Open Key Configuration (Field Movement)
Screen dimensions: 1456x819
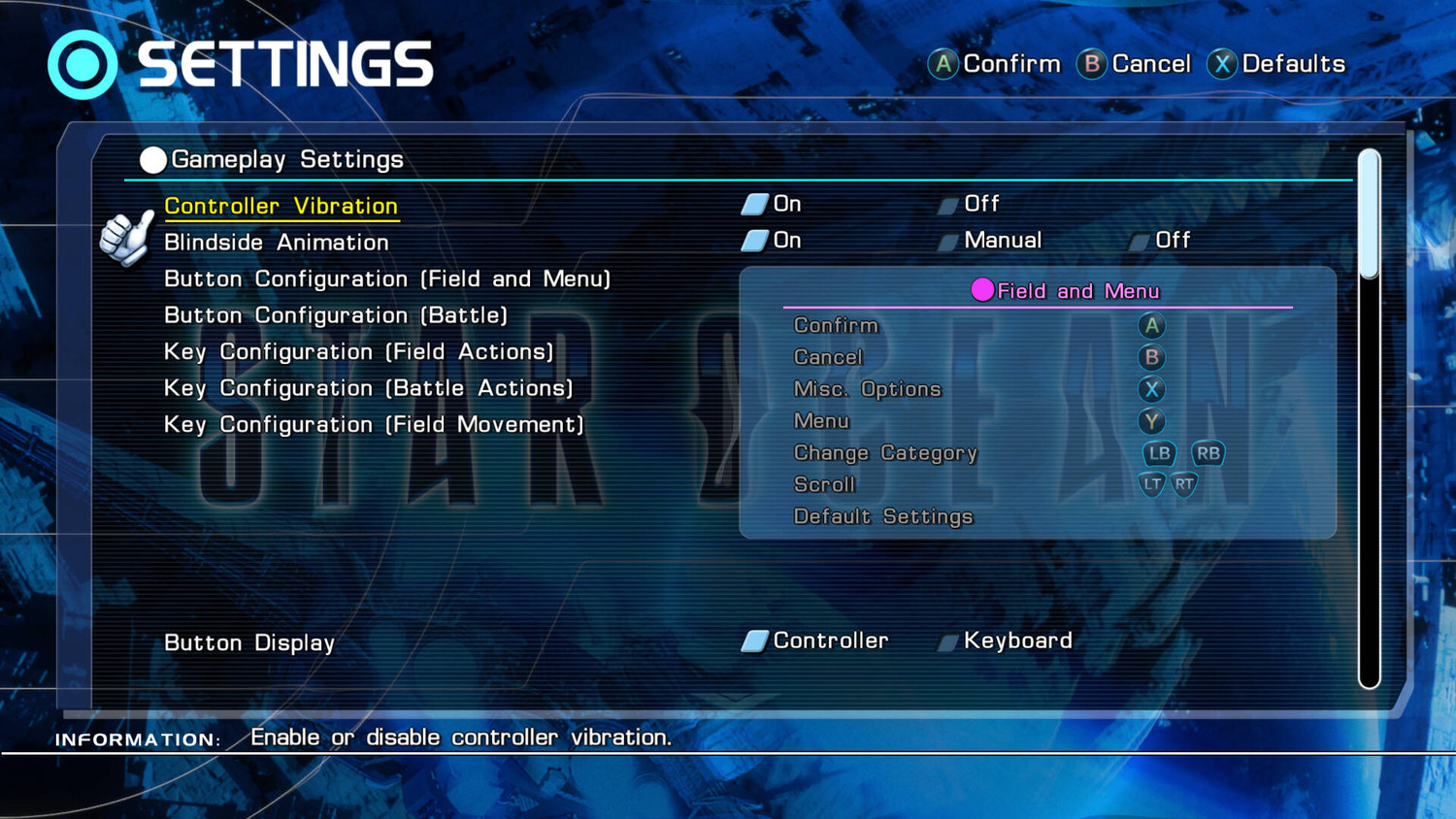(x=373, y=425)
